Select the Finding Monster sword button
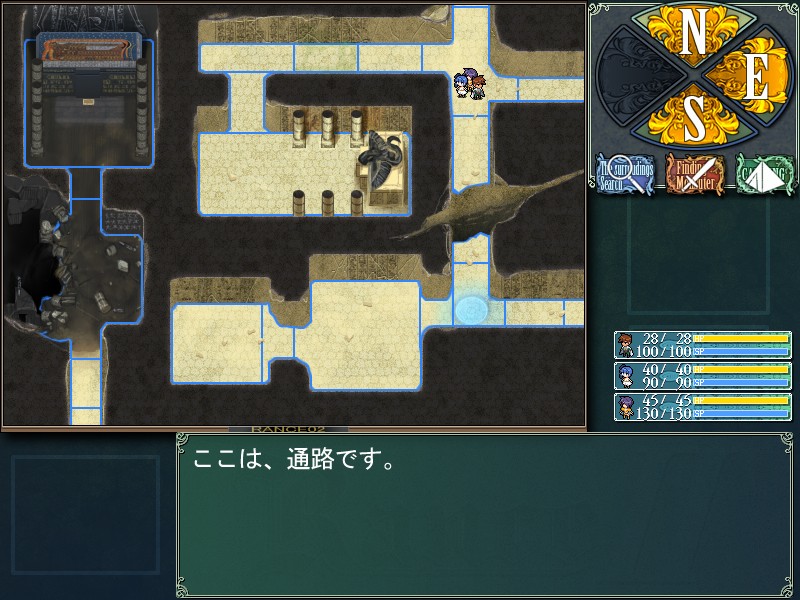The width and height of the screenshot is (800, 600). pyautogui.click(x=695, y=175)
